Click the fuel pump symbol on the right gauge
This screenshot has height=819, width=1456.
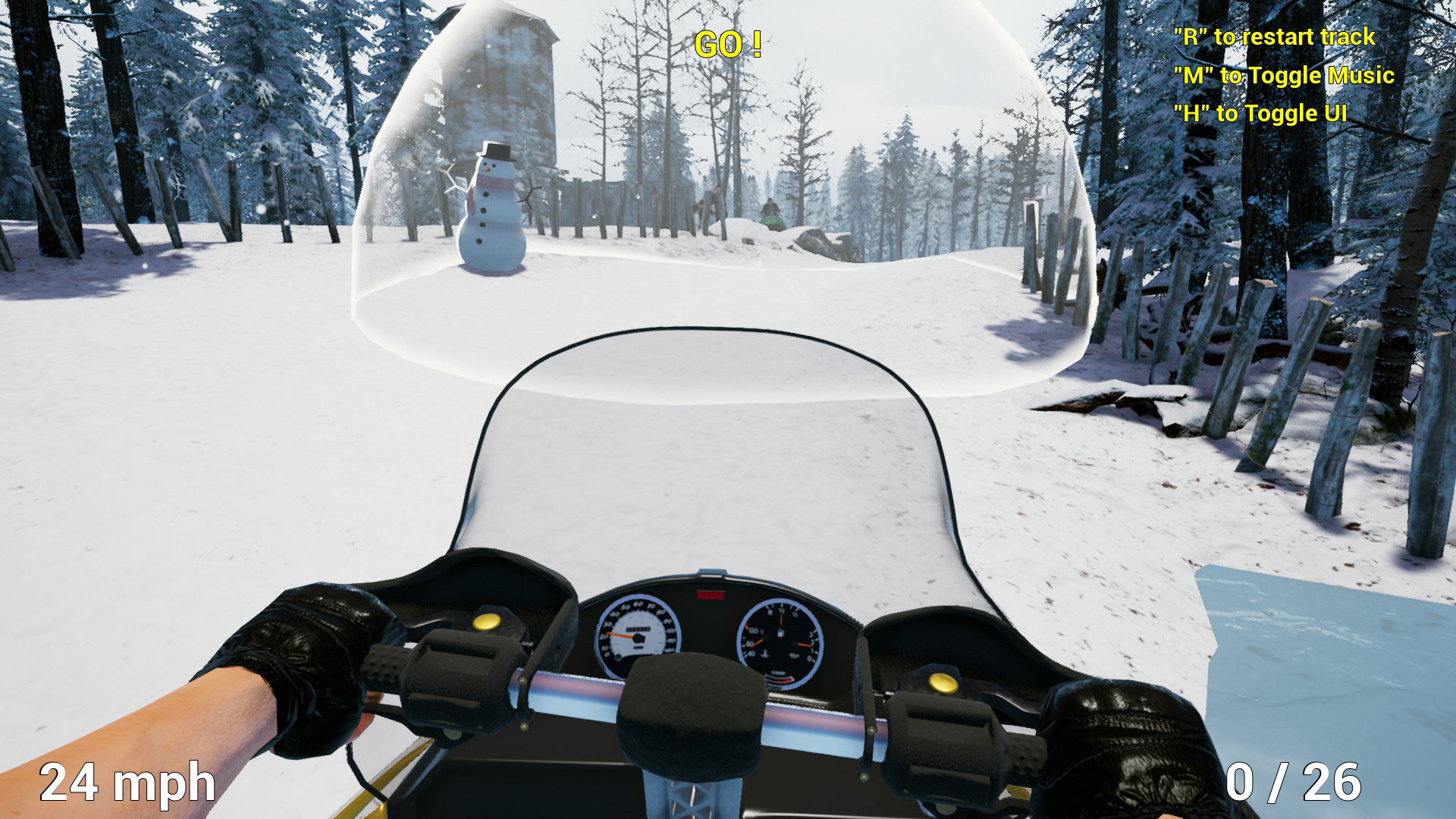click(780, 635)
